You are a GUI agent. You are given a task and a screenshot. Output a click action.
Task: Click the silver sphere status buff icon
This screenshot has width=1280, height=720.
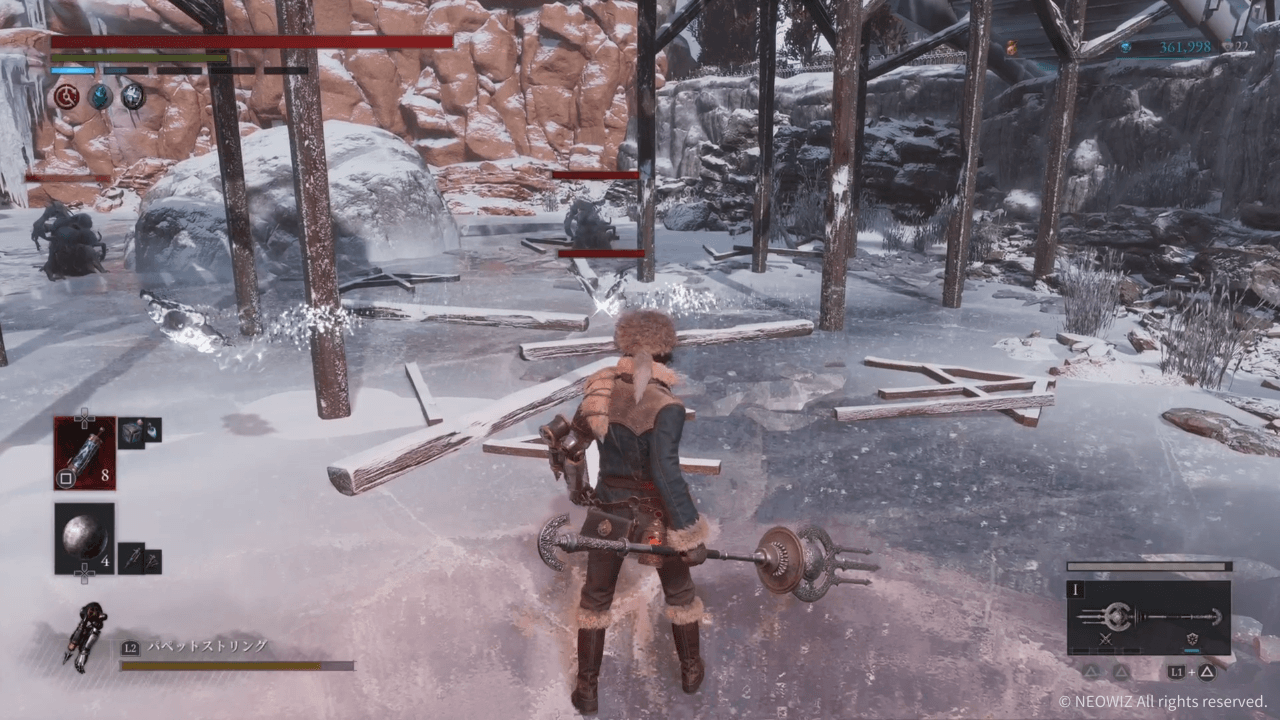pos(133,96)
